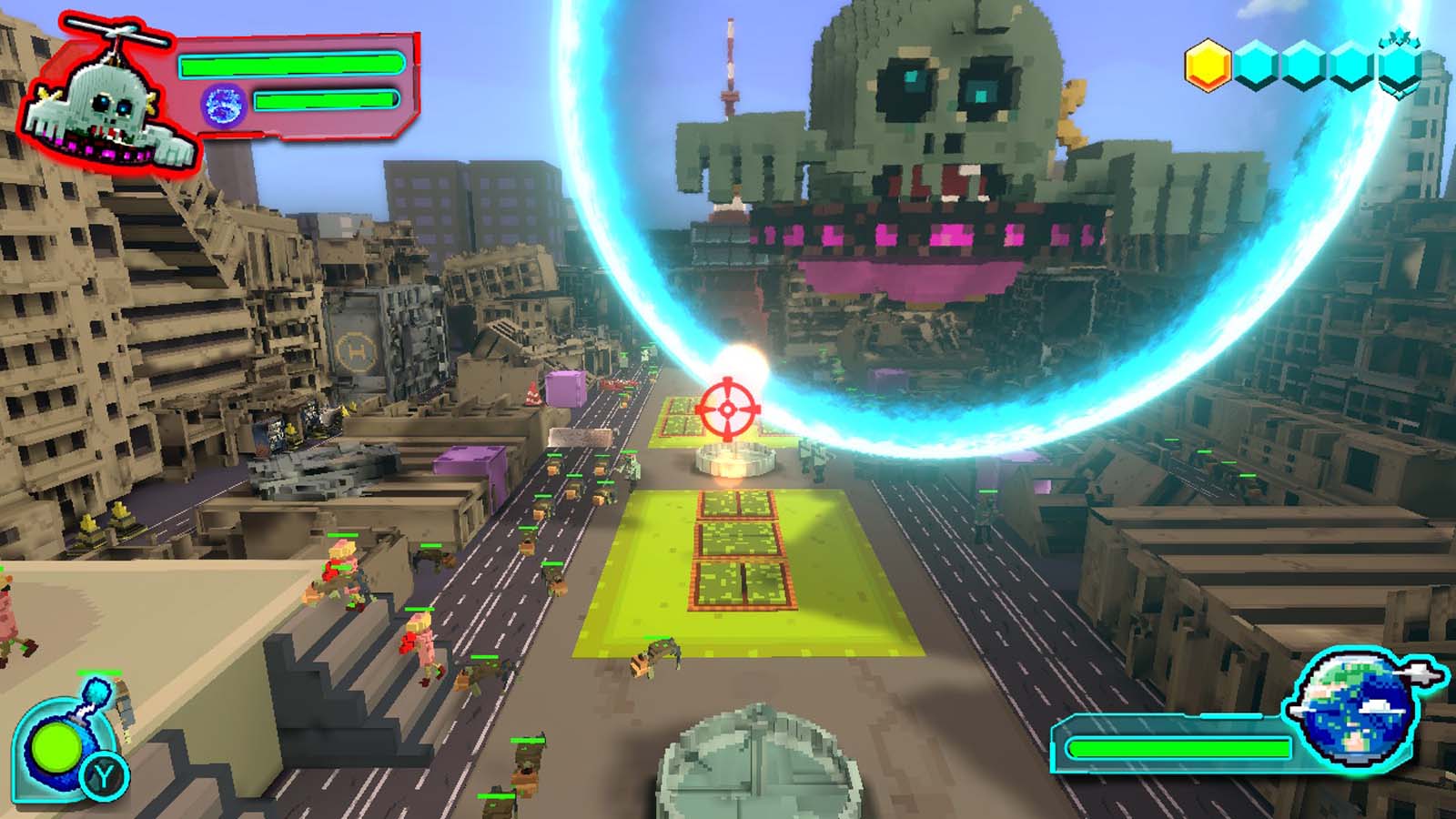Click the third cyan hexagon
This screenshot has height=819, width=1456.
(1305, 64)
